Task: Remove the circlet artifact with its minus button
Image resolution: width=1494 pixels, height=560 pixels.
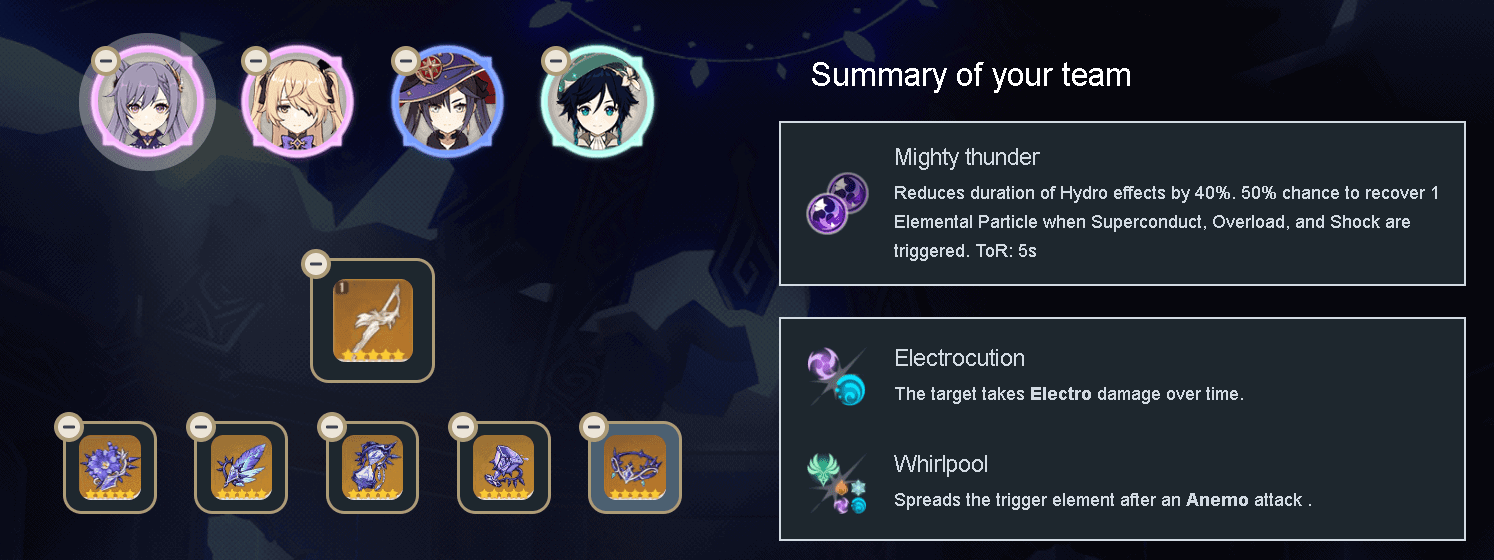Action: pyautogui.click(x=593, y=427)
